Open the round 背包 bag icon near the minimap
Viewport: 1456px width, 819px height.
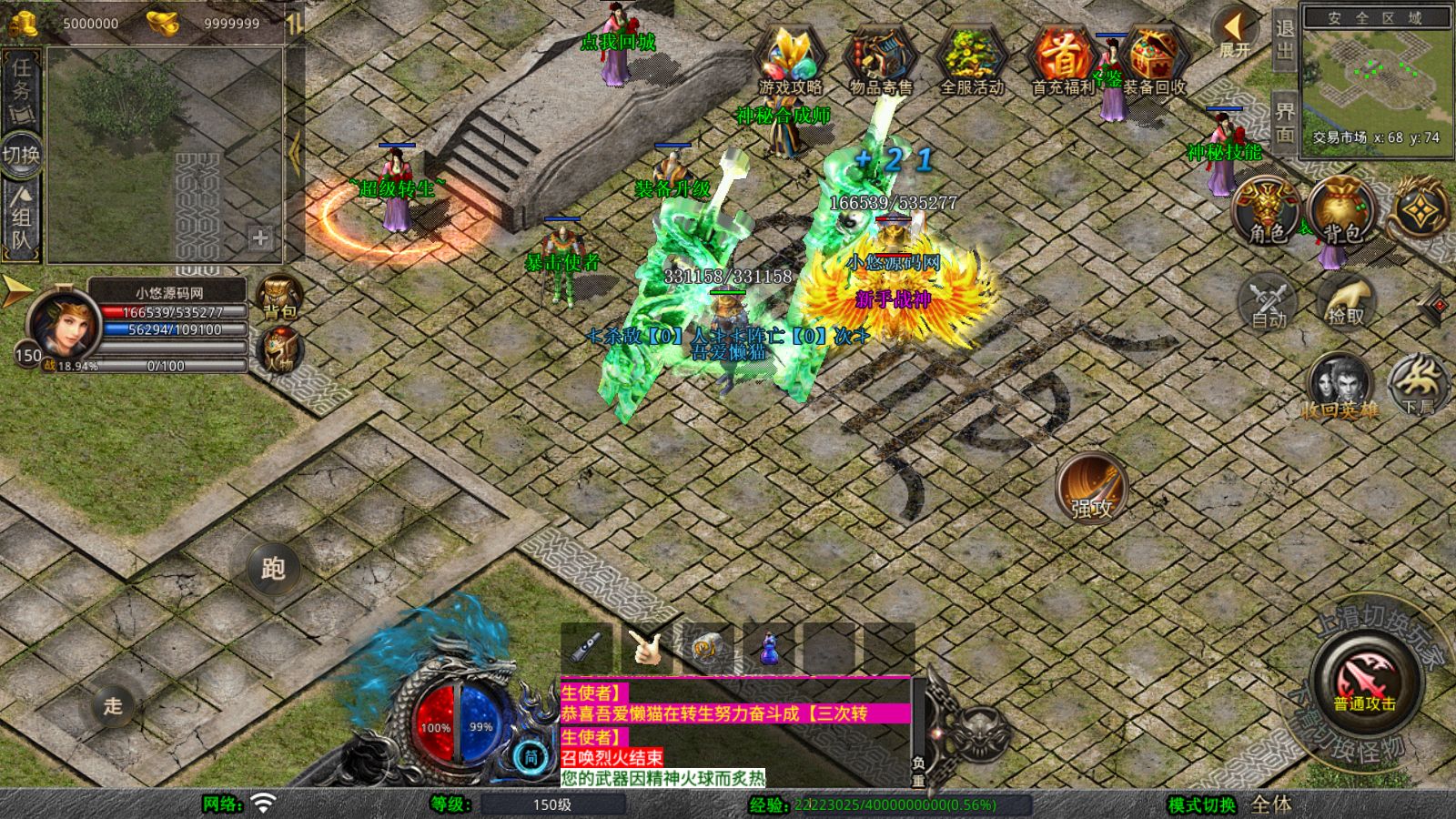point(1342,211)
